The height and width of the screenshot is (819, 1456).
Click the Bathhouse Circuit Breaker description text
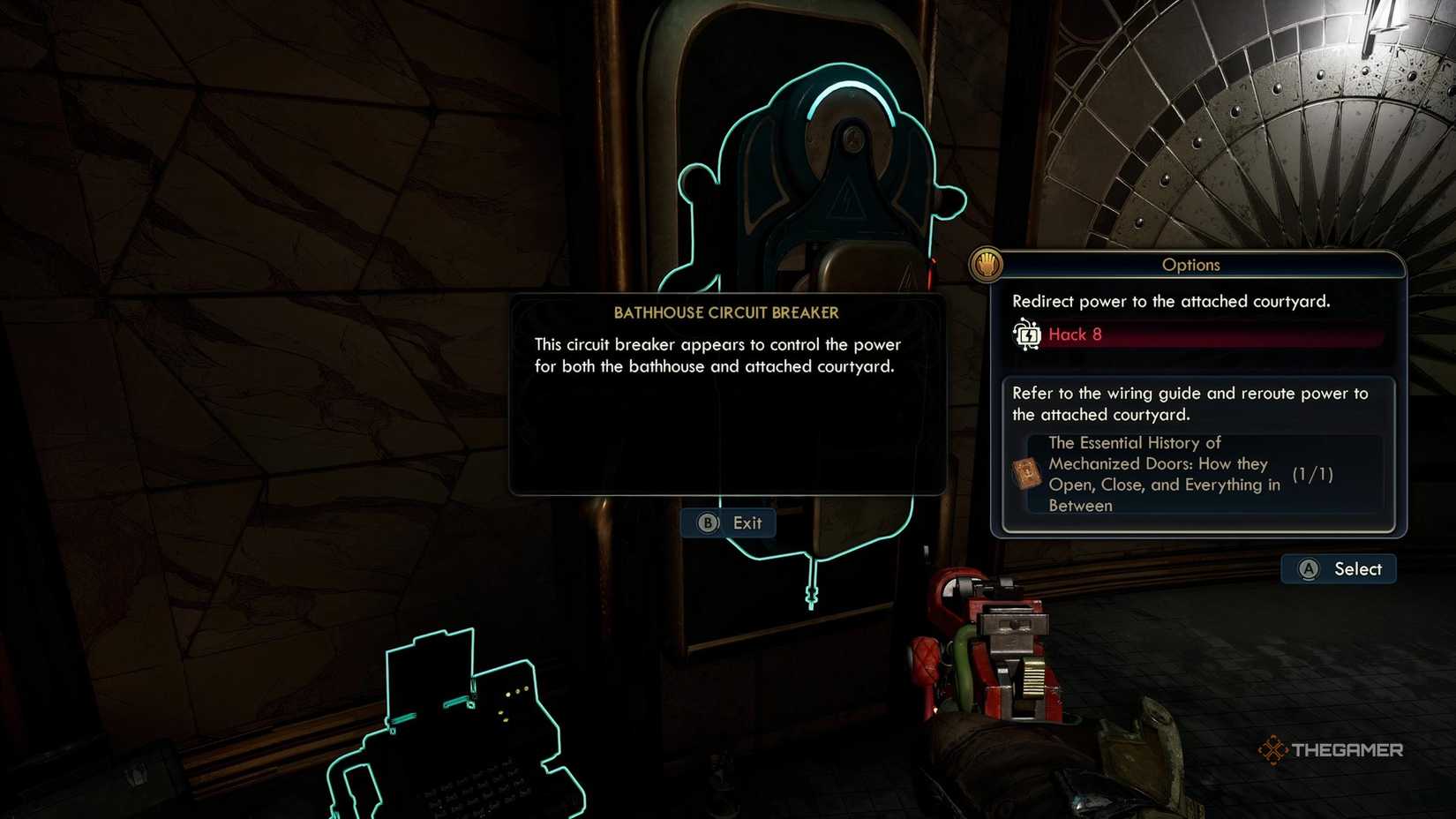point(717,356)
